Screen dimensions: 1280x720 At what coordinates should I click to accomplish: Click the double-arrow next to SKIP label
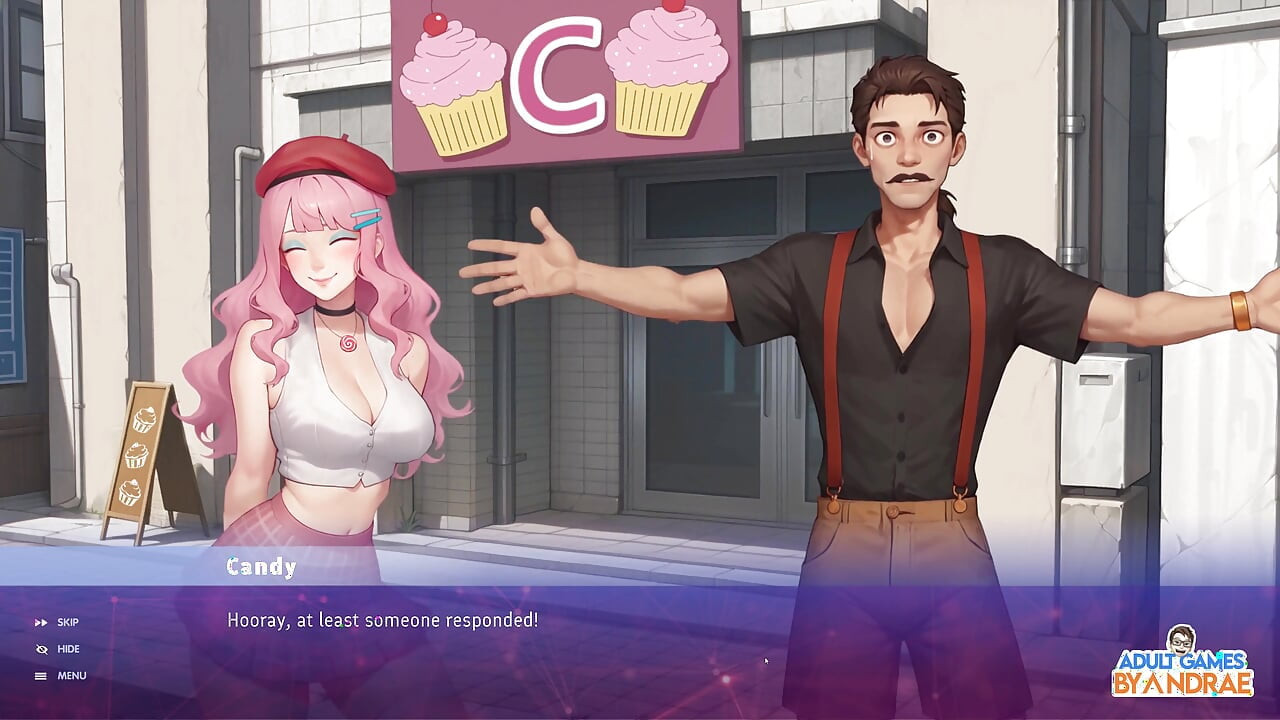42,622
